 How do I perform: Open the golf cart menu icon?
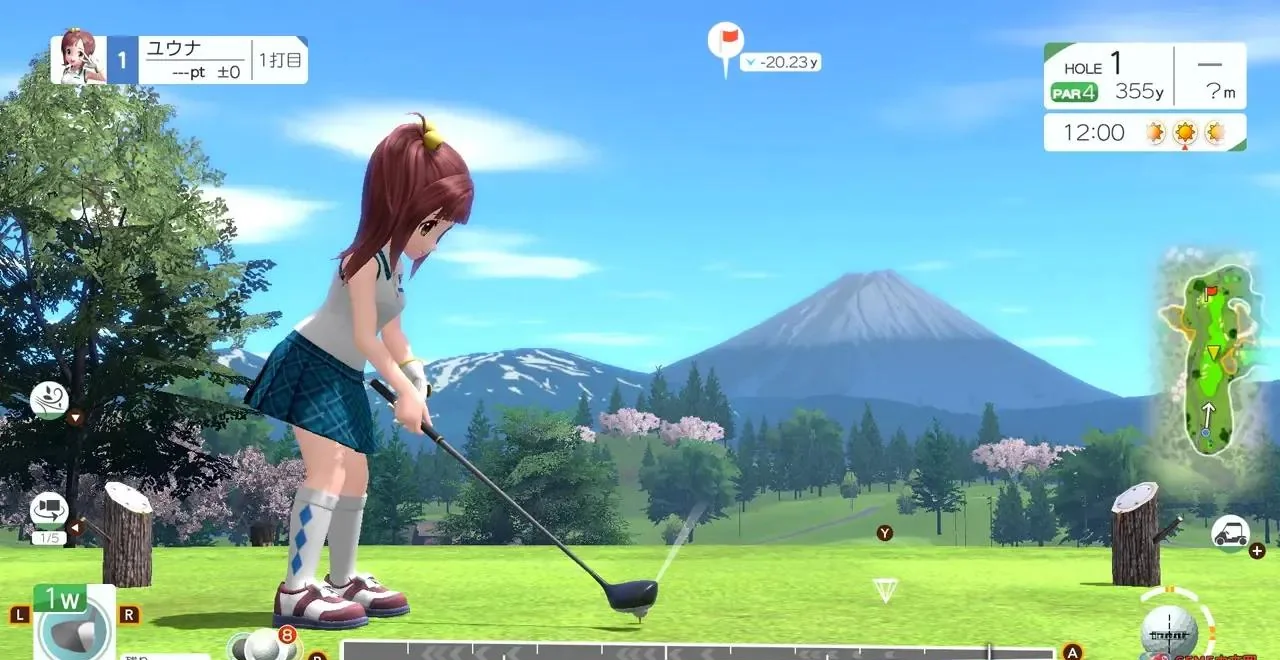(1229, 532)
